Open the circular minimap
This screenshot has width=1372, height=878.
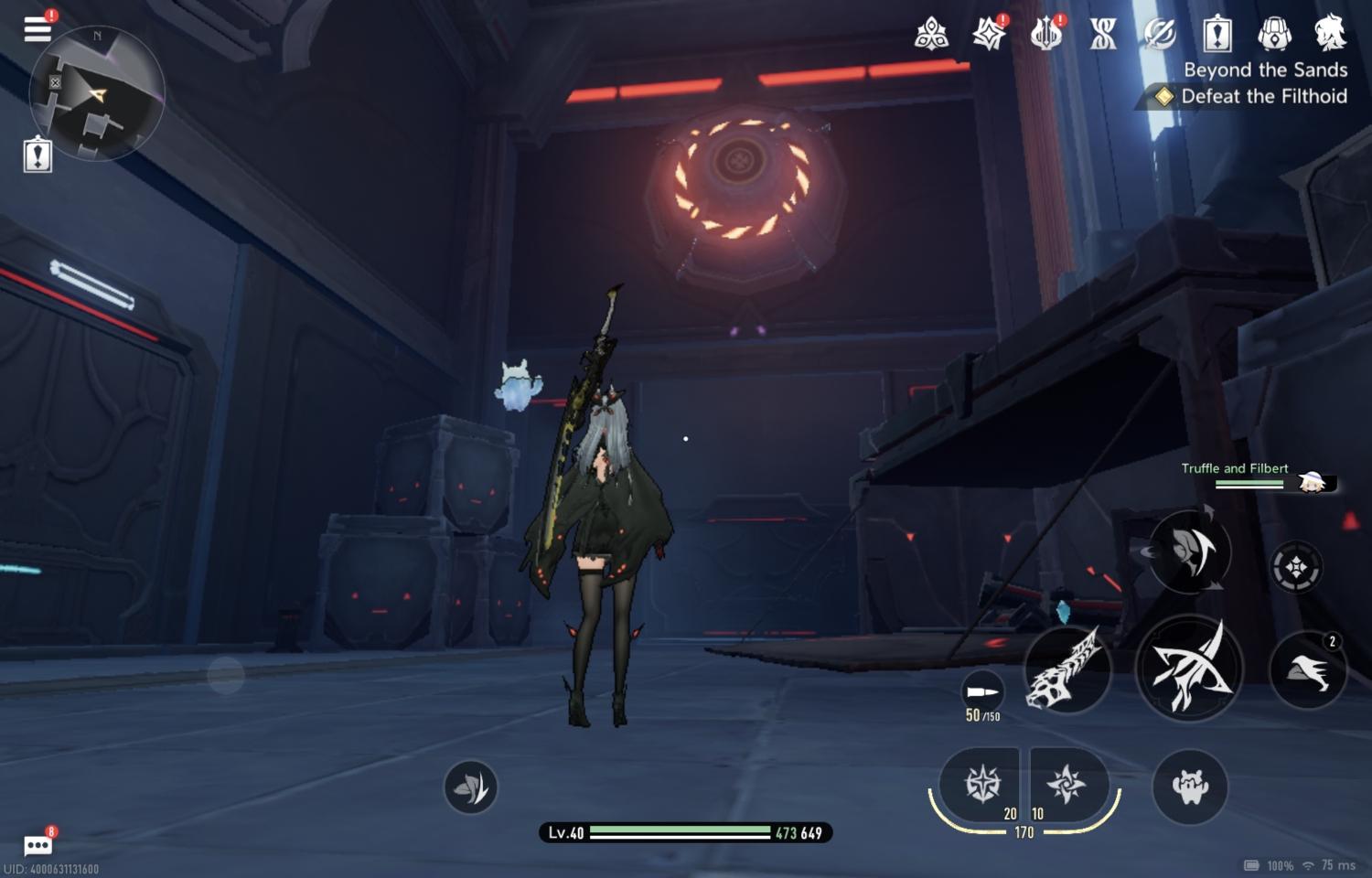coord(96,93)
